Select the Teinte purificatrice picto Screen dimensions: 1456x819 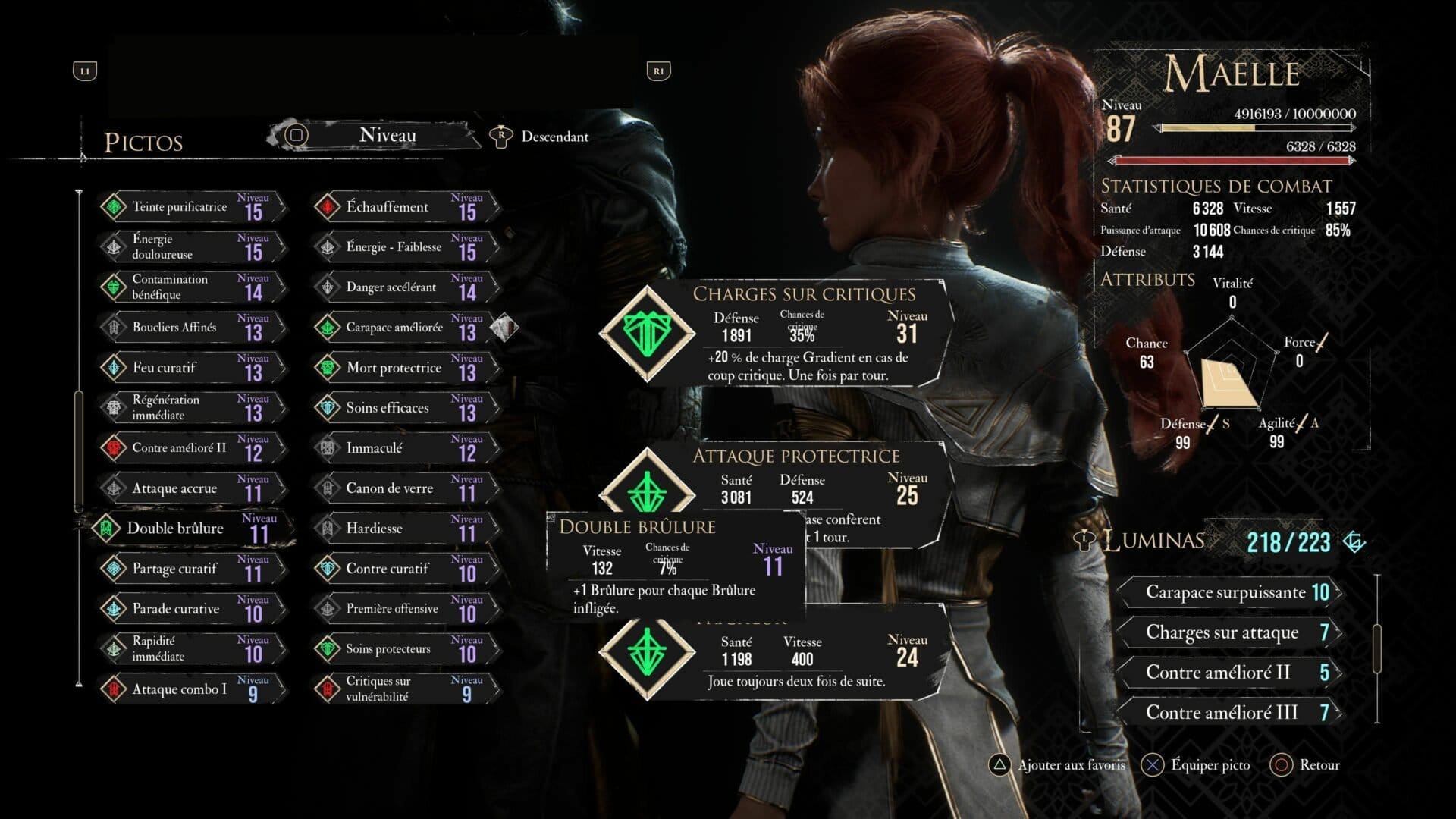pyautogui.click(x=191, y=207)
